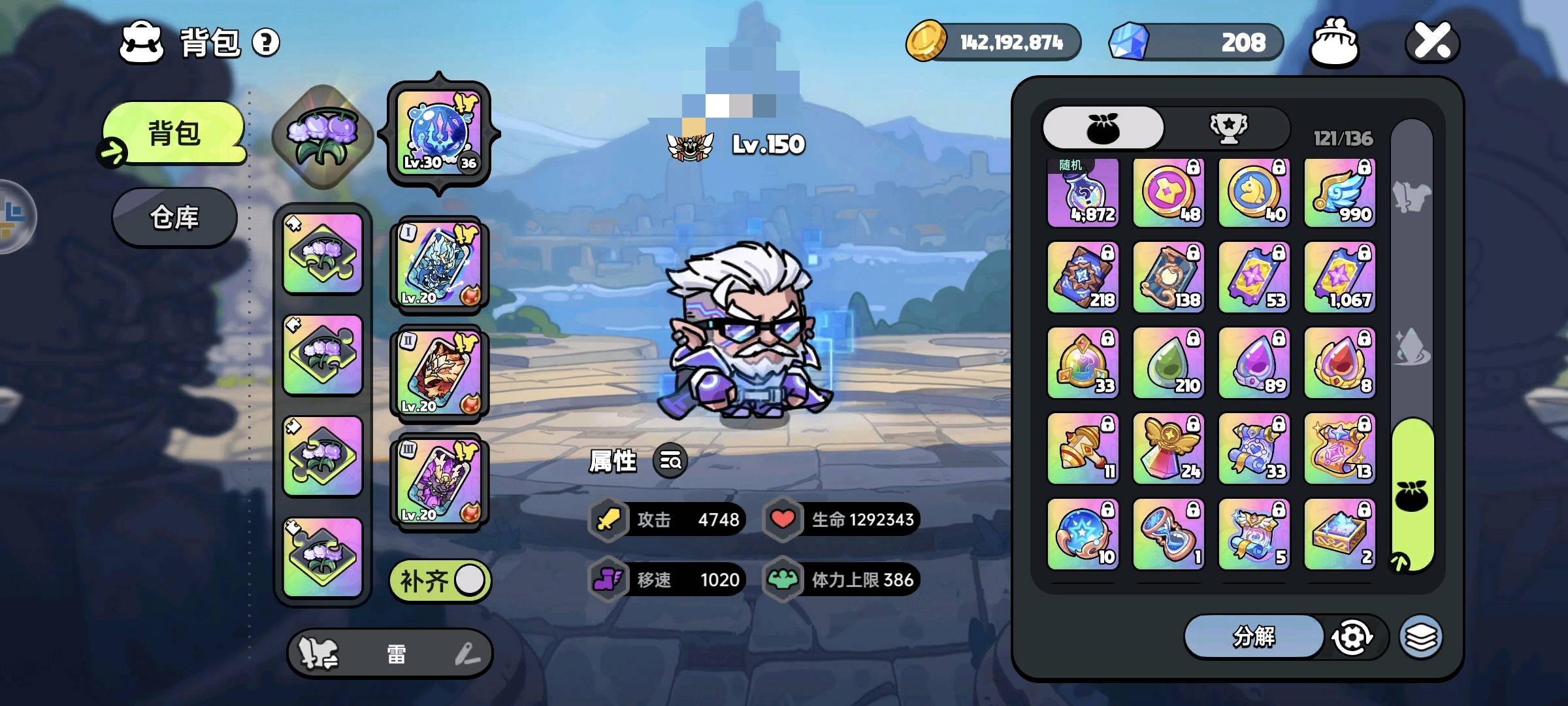Tap the 分解 decompose button
1568x706 pixels.
[1253, 636]
